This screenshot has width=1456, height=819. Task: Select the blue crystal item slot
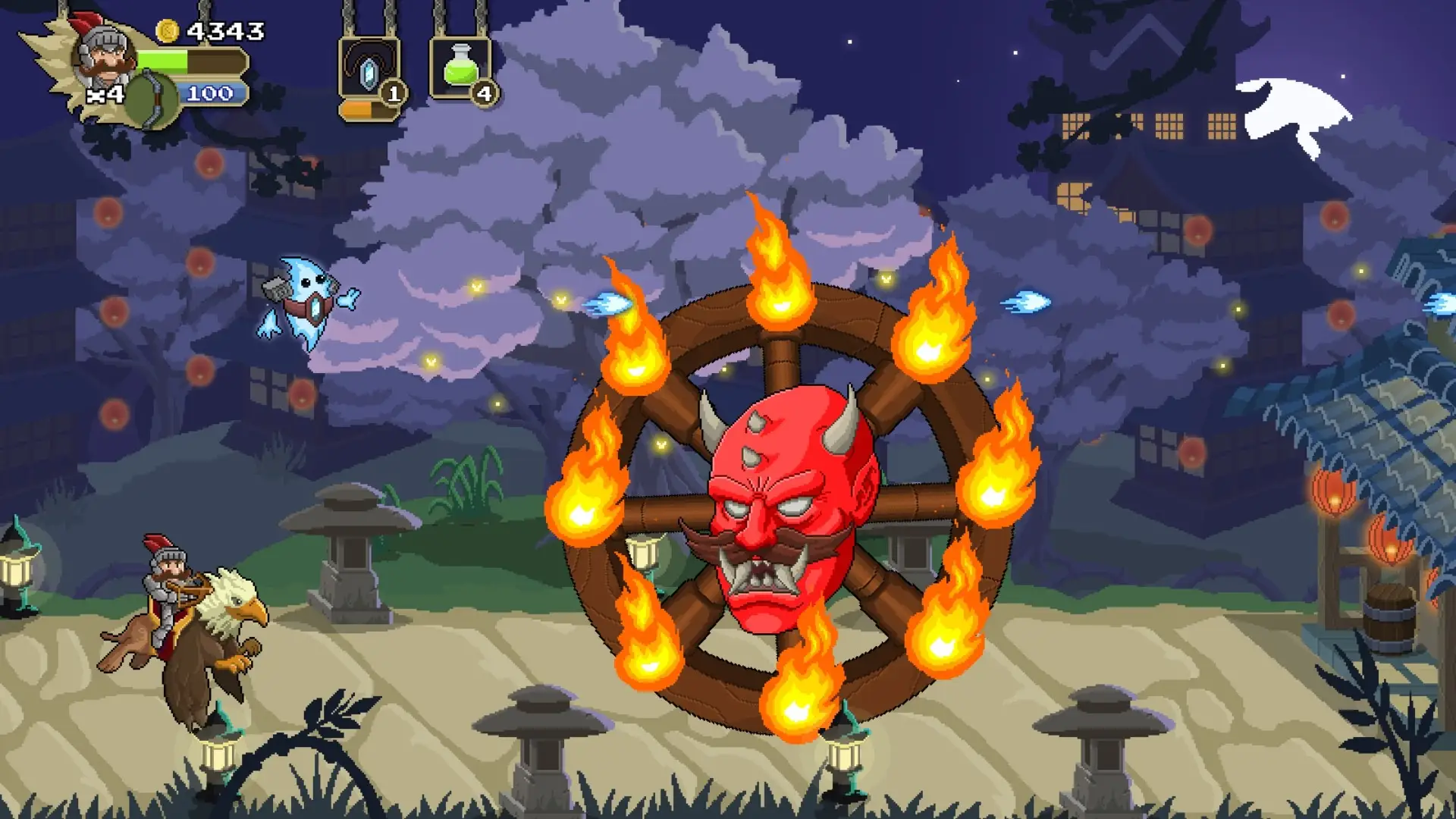(368, 71)
